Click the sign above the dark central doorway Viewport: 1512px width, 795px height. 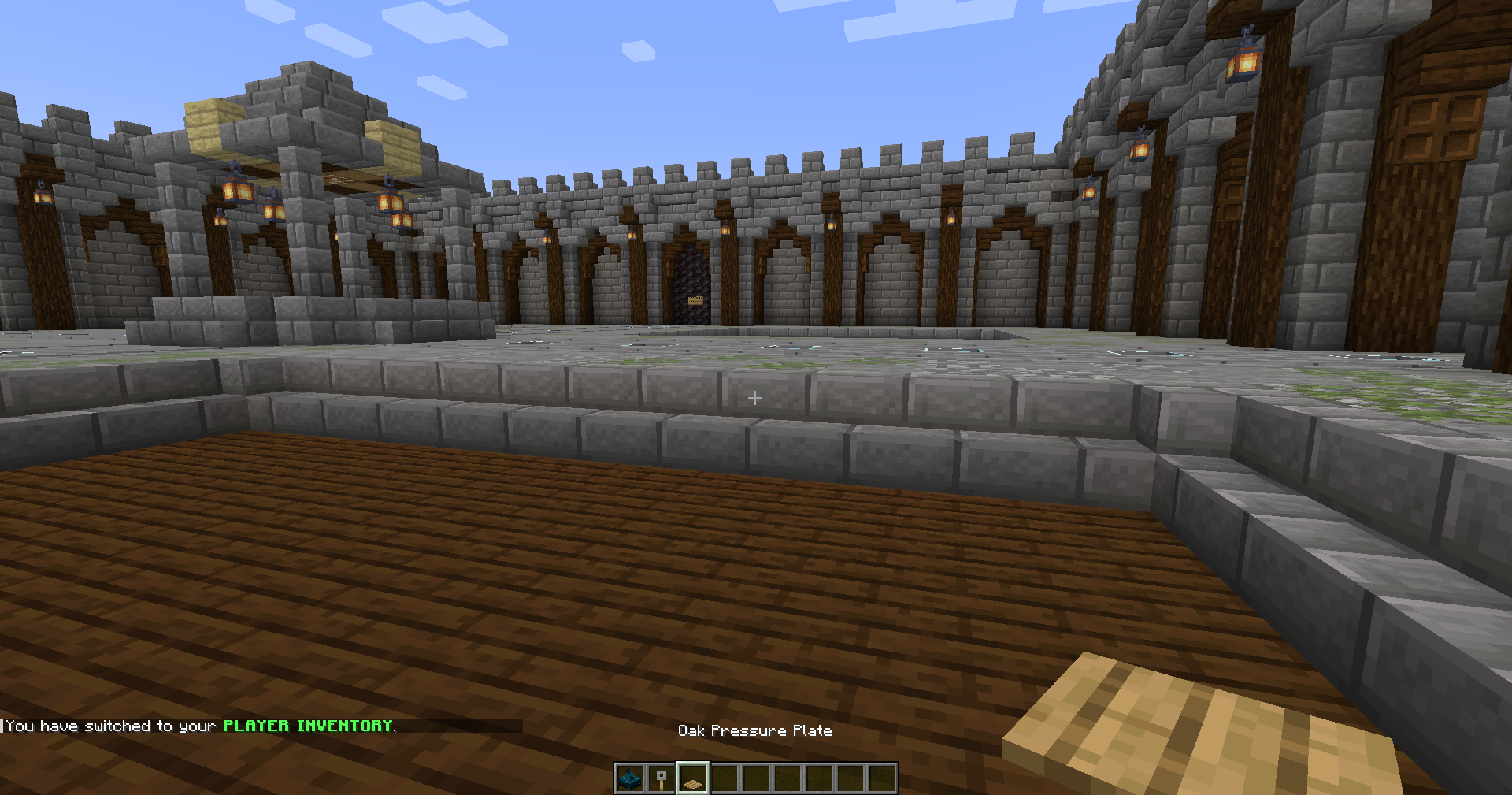(697, 299)
